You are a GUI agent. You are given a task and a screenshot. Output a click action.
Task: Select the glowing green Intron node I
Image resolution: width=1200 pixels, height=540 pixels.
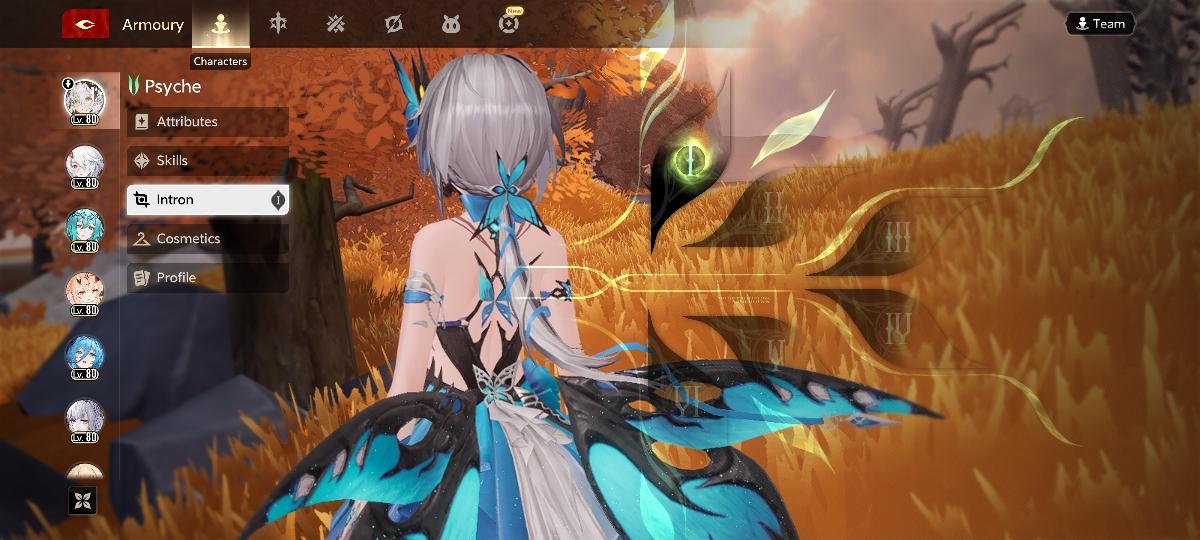pyautogui.click(x=687, y=158)
